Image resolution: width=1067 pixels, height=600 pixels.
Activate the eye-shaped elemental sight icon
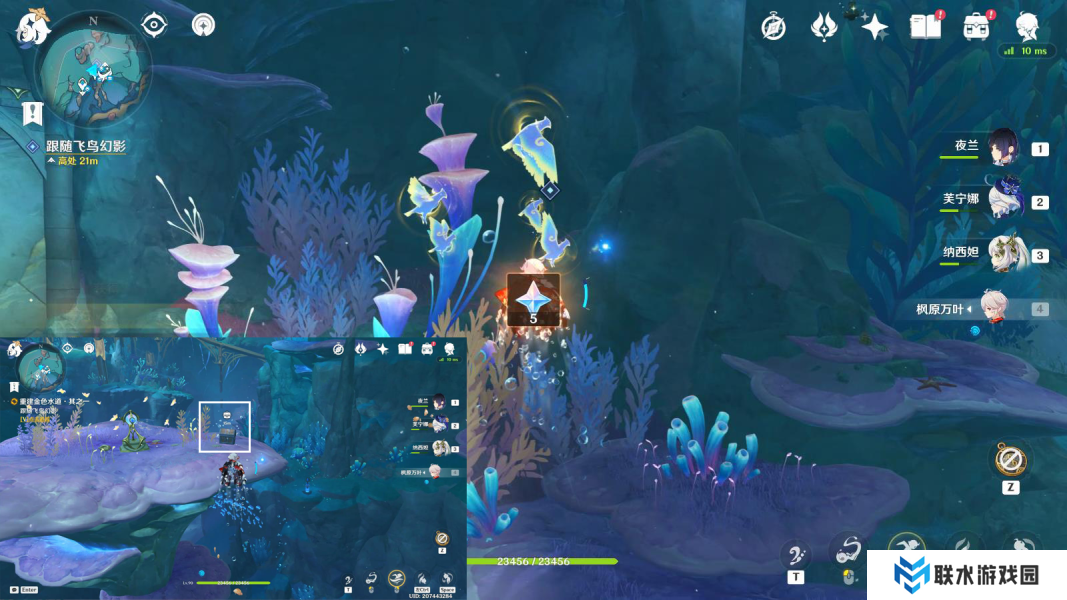click(x=154, y=25)
